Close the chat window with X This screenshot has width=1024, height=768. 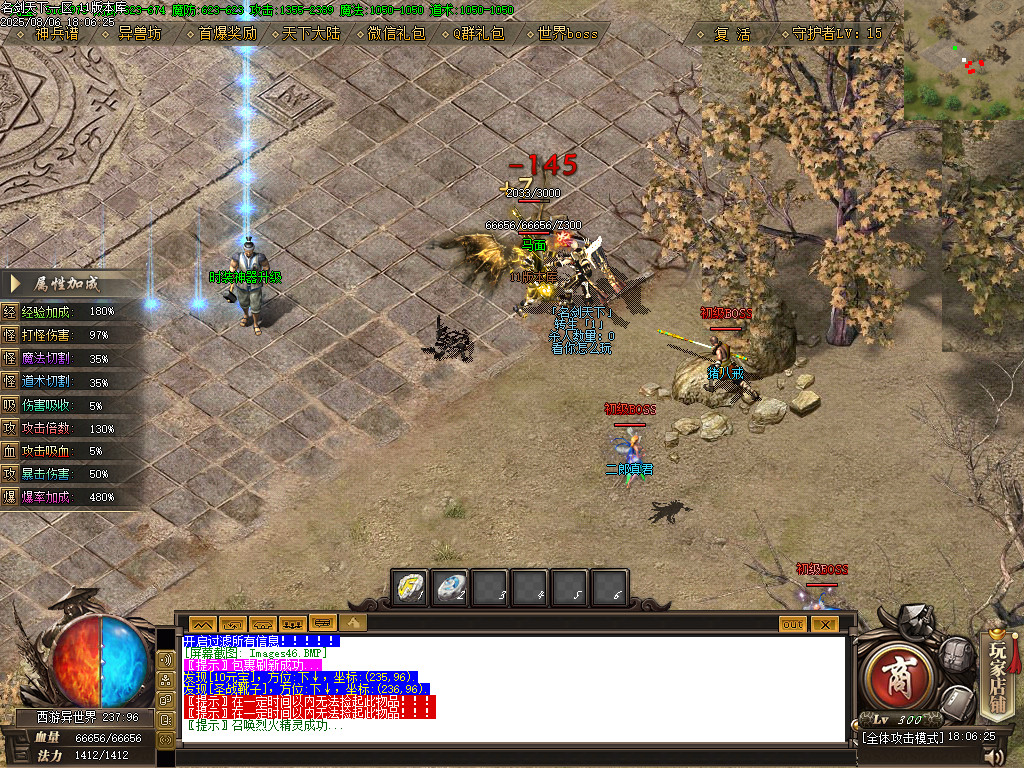coord(824,623)
